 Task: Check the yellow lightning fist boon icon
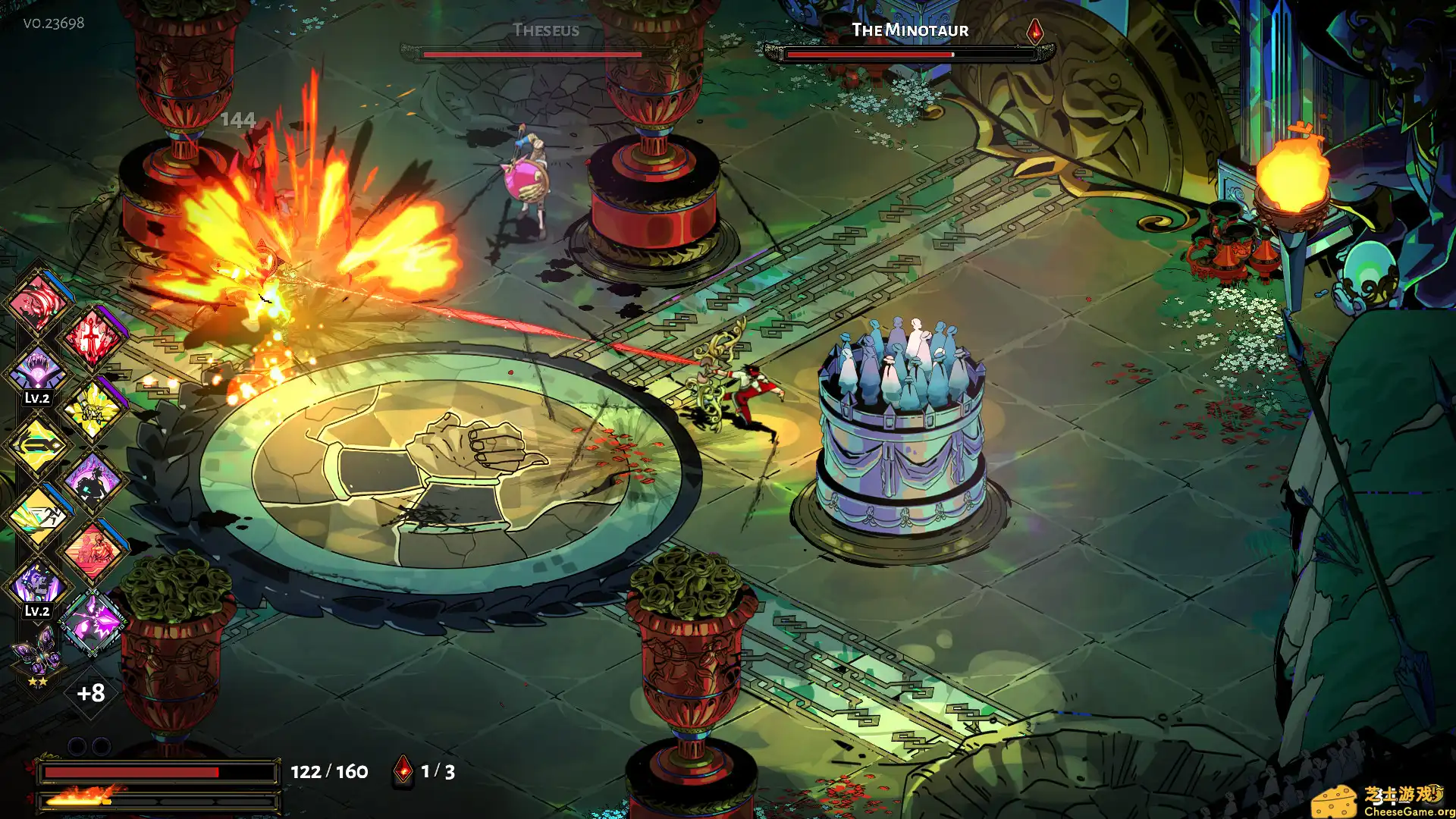(93, 410)
